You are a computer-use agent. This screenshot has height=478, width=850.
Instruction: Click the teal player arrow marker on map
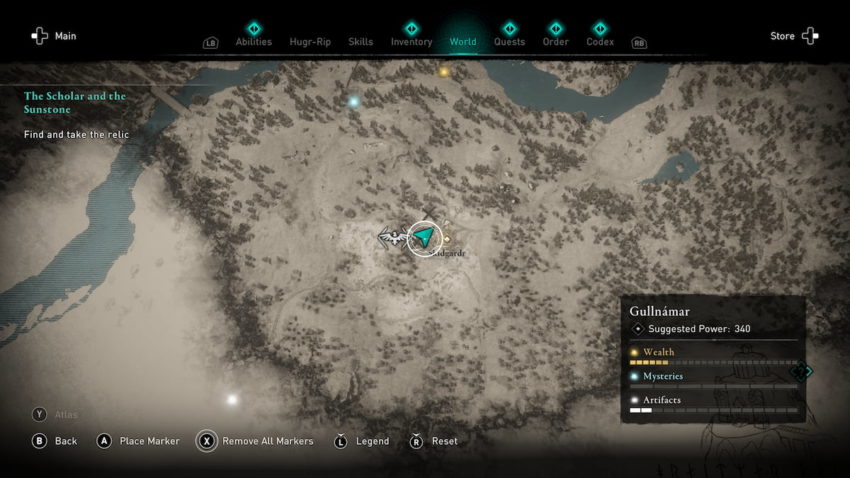point(425,237)
